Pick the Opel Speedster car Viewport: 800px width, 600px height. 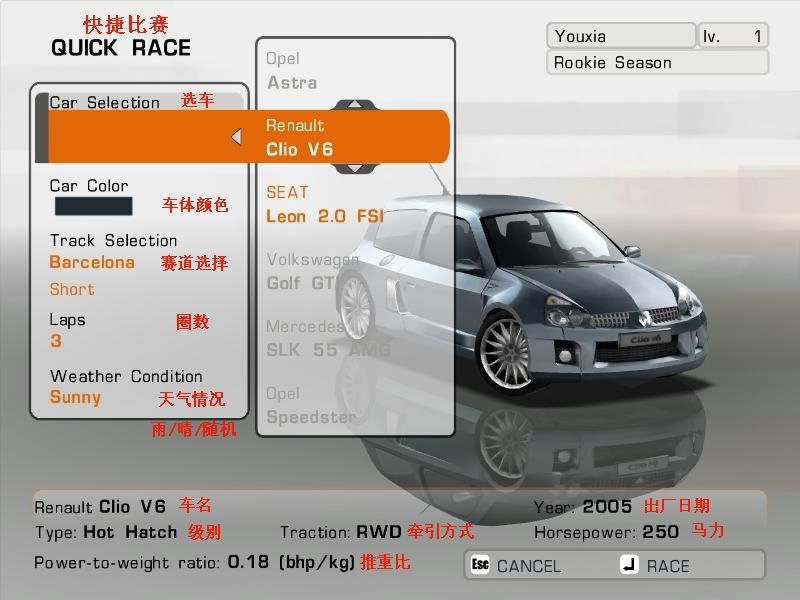[x=311, y=405]
